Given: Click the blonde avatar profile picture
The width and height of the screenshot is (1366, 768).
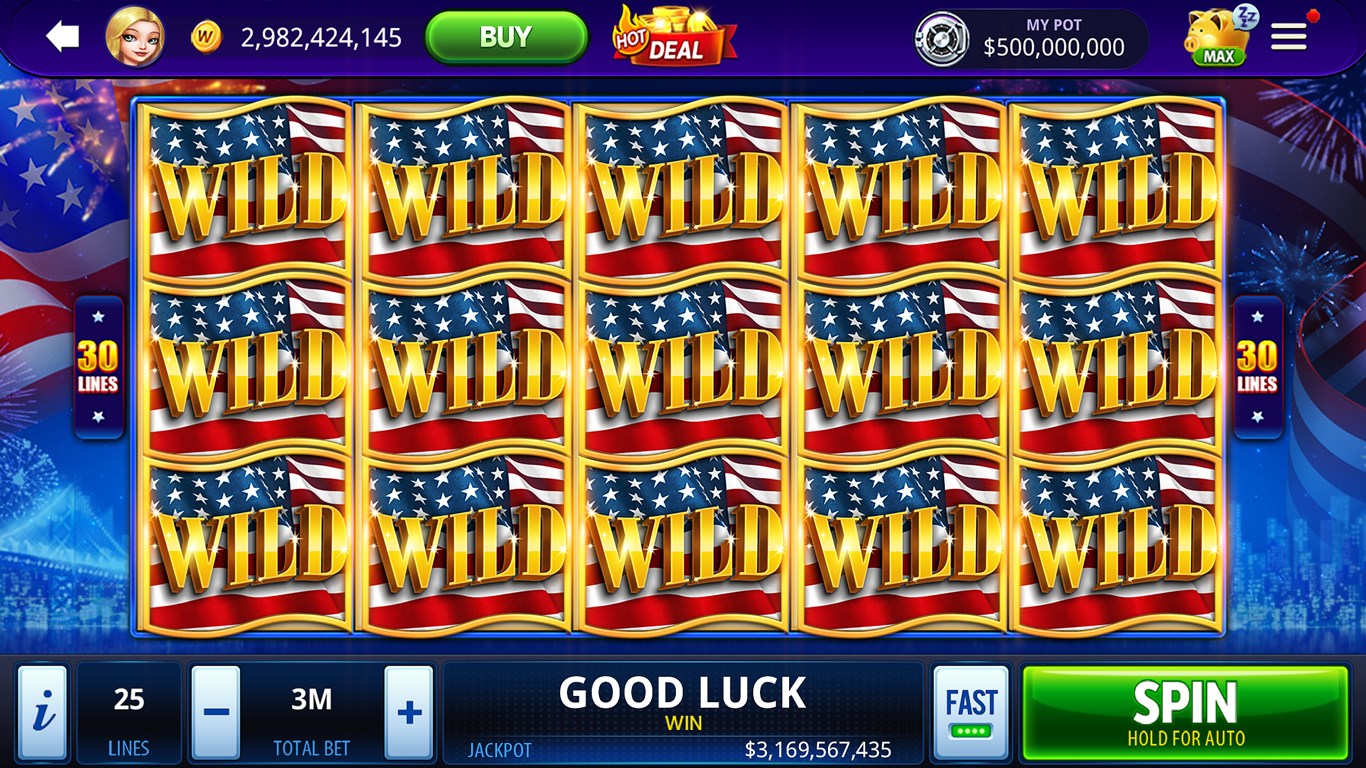Looking at the screenshot, I should [135, 37].
